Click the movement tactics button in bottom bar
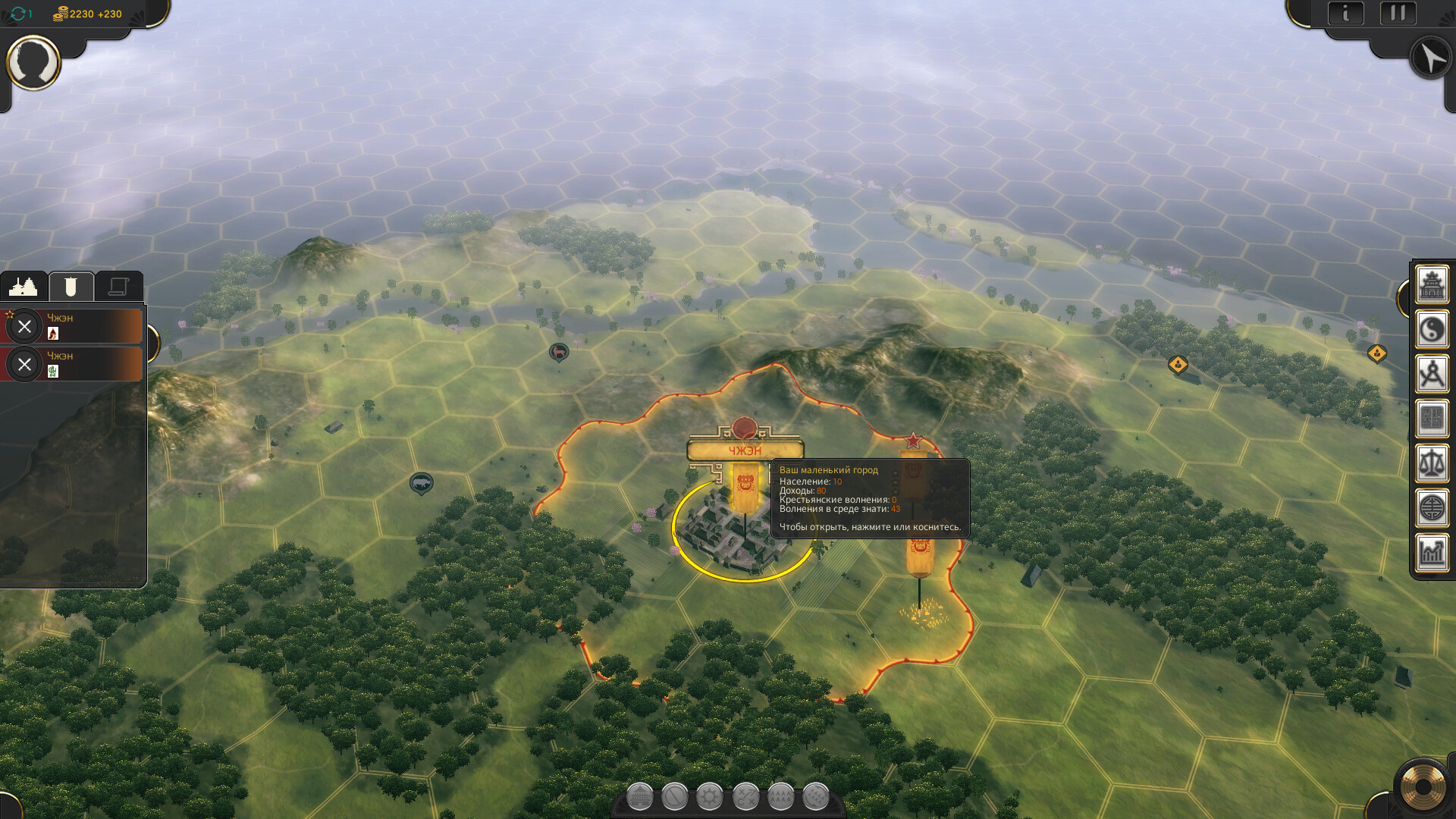 pos(745,797)
